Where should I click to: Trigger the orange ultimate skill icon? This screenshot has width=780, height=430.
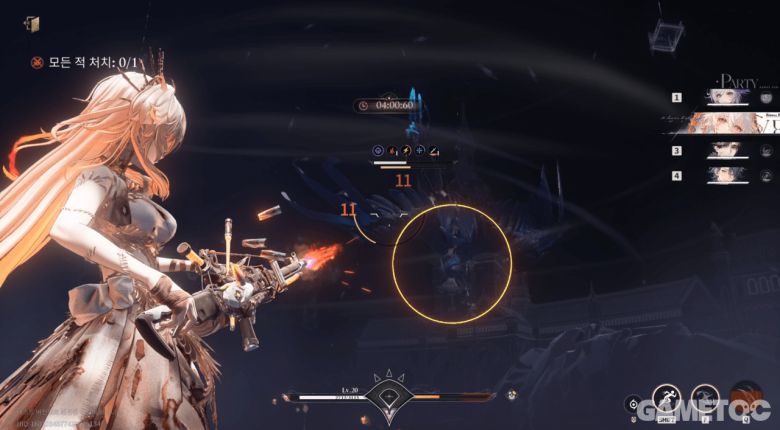pyautogui.click(x=745, y=397)
